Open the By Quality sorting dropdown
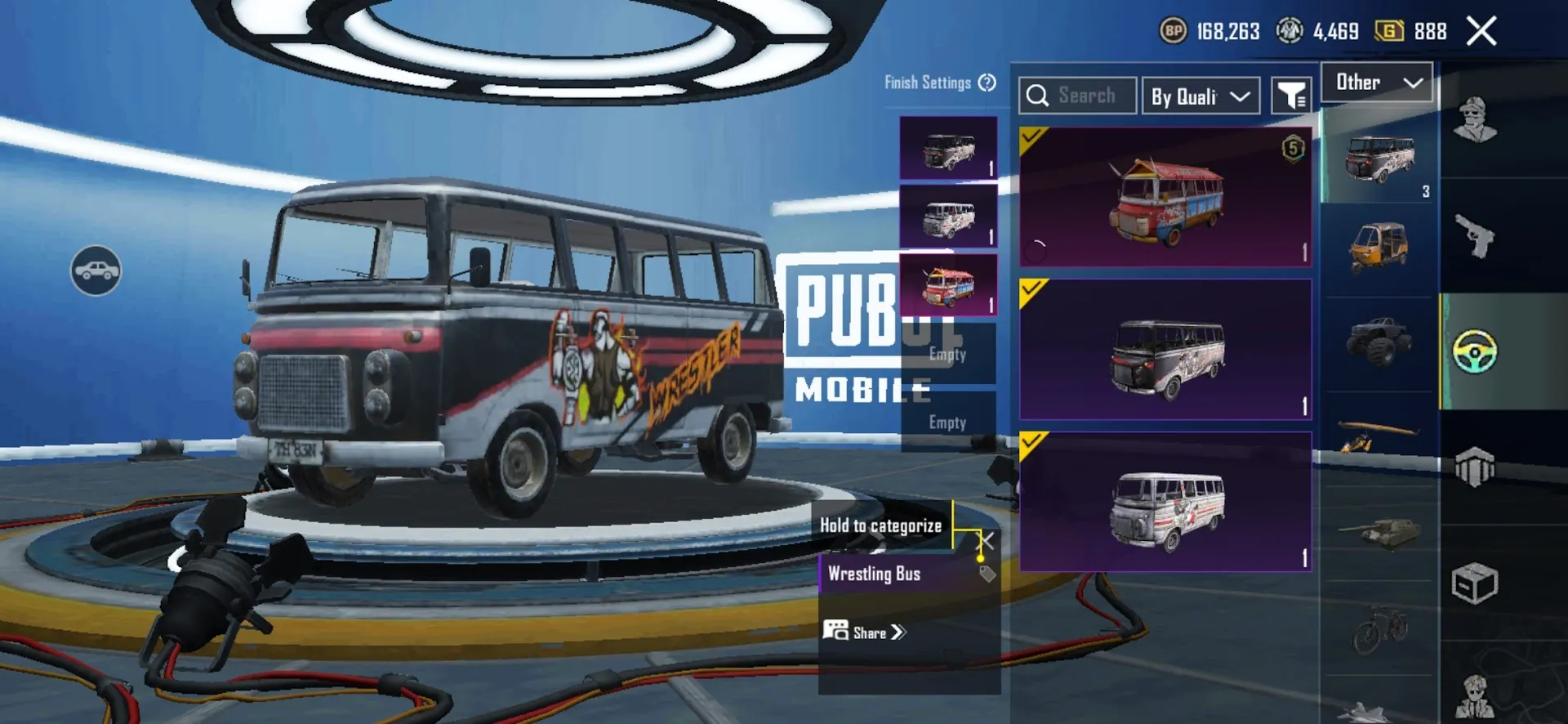 coord(1200,96)
